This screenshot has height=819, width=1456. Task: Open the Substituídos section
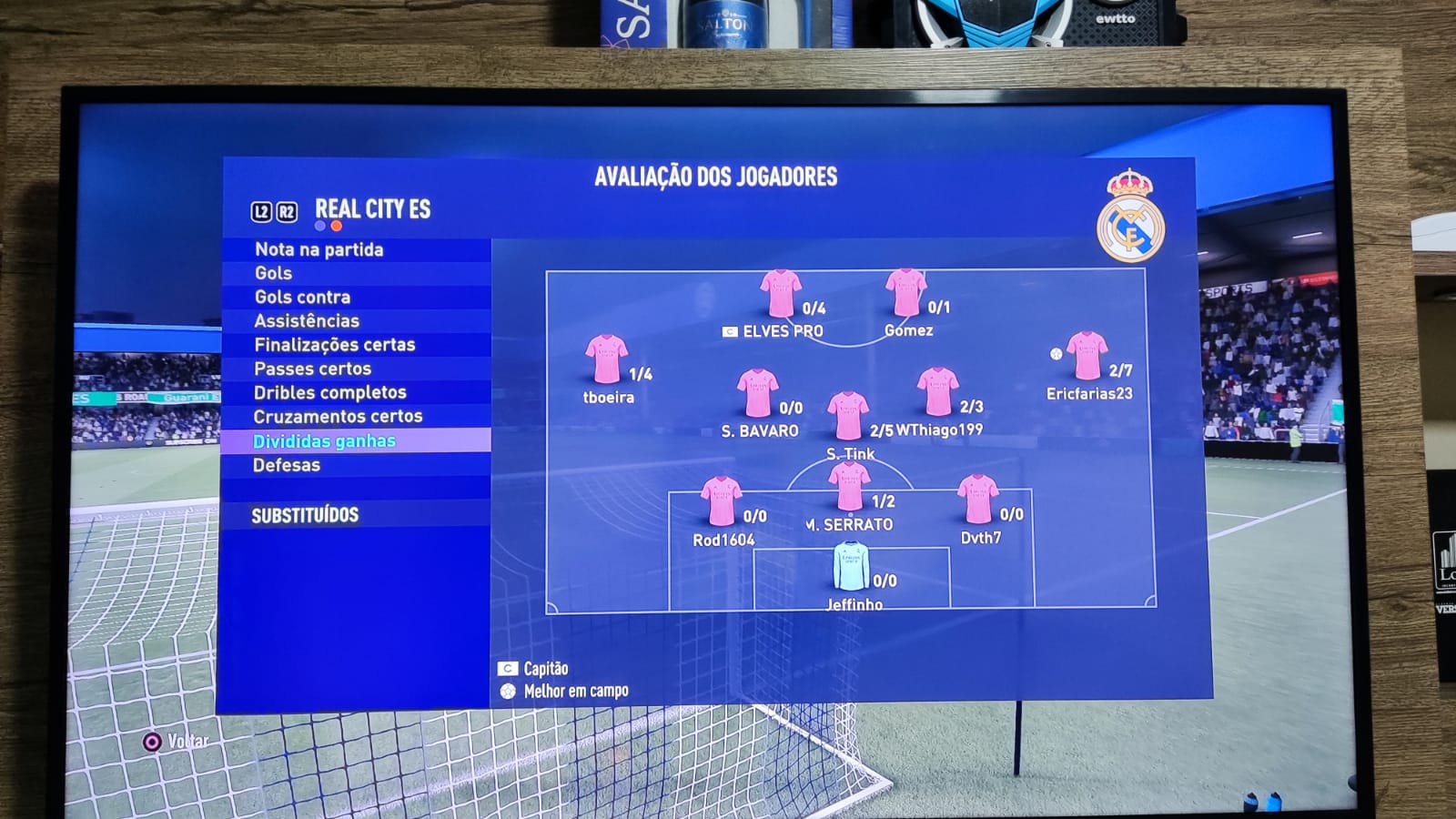305,515
